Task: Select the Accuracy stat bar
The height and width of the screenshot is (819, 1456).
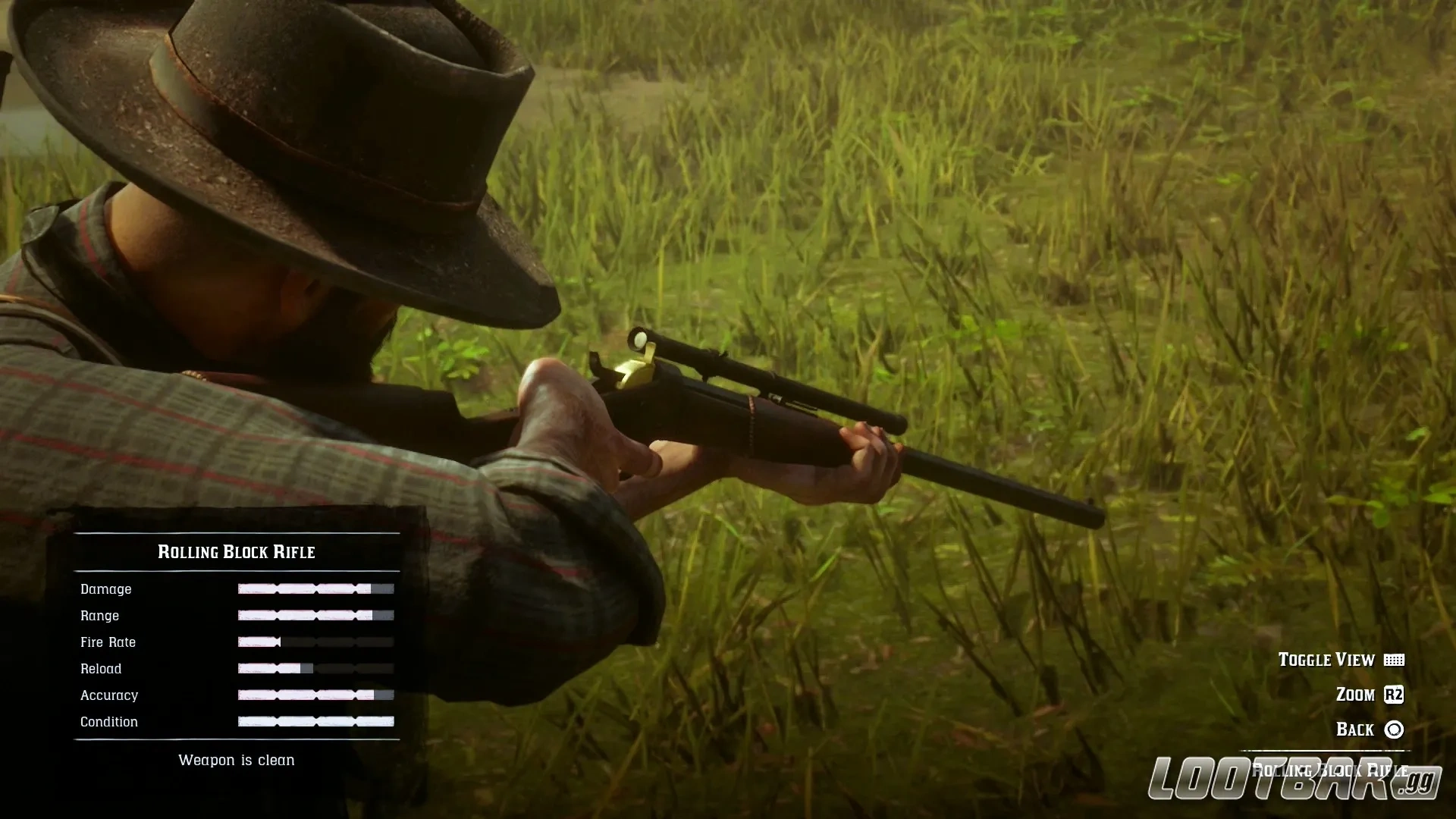Action: (x=315, y=695)
